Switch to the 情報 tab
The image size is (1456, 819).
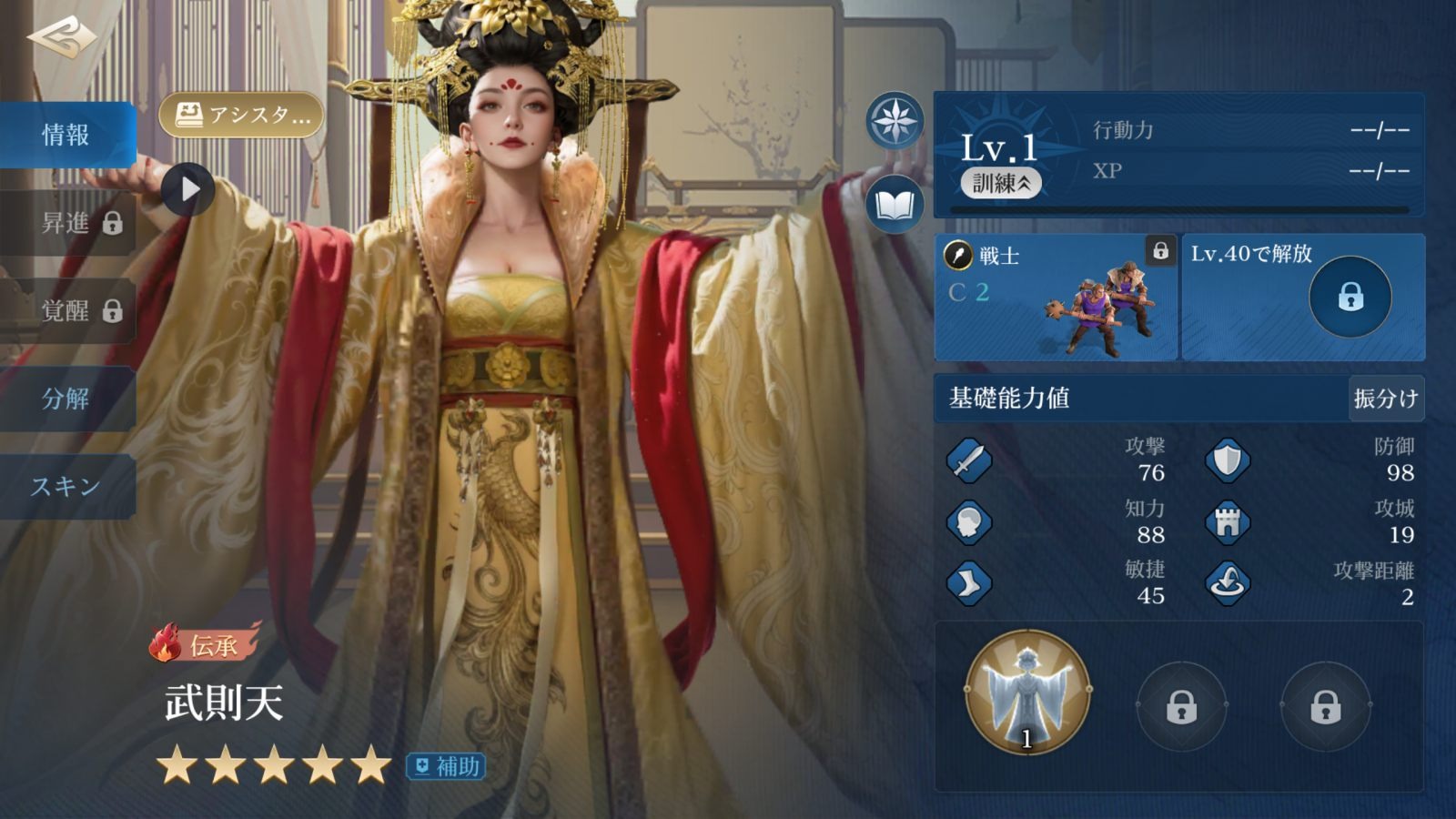point(66,136)
